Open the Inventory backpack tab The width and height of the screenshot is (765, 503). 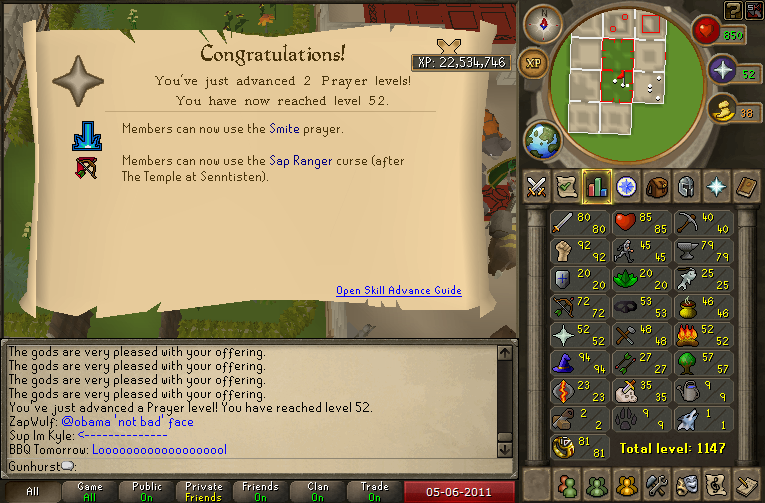click(x=657, y=187)
